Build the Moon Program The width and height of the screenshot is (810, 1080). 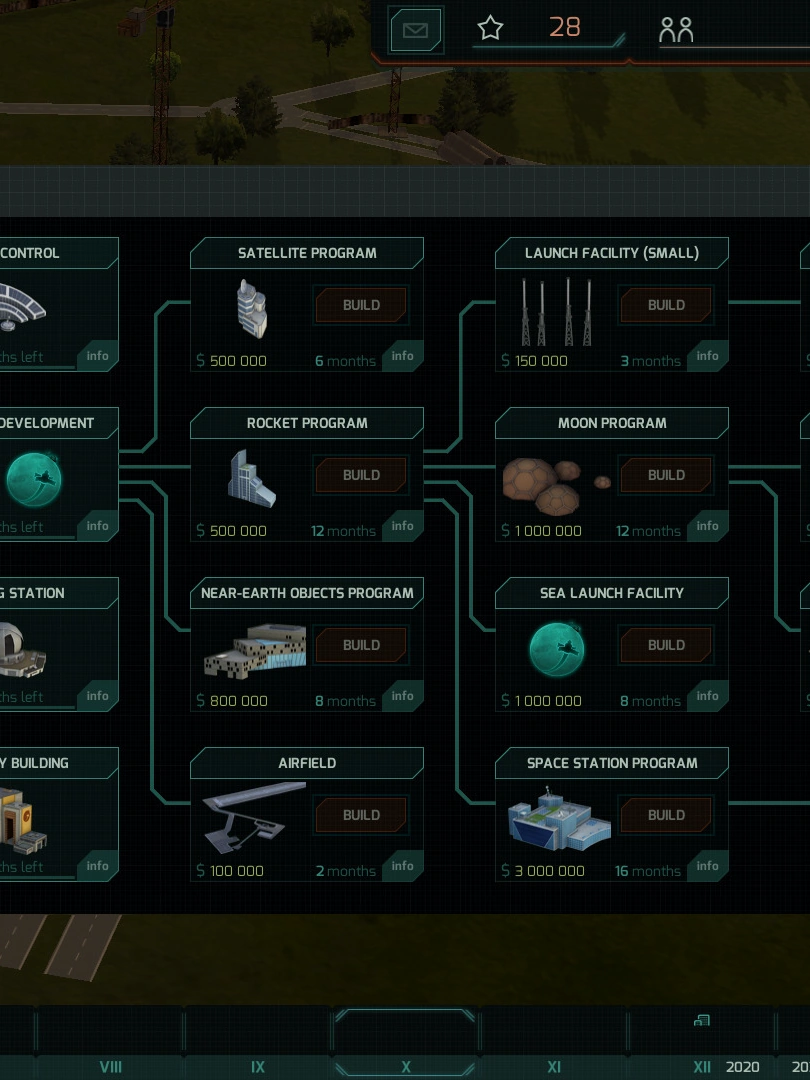[666, 475]
